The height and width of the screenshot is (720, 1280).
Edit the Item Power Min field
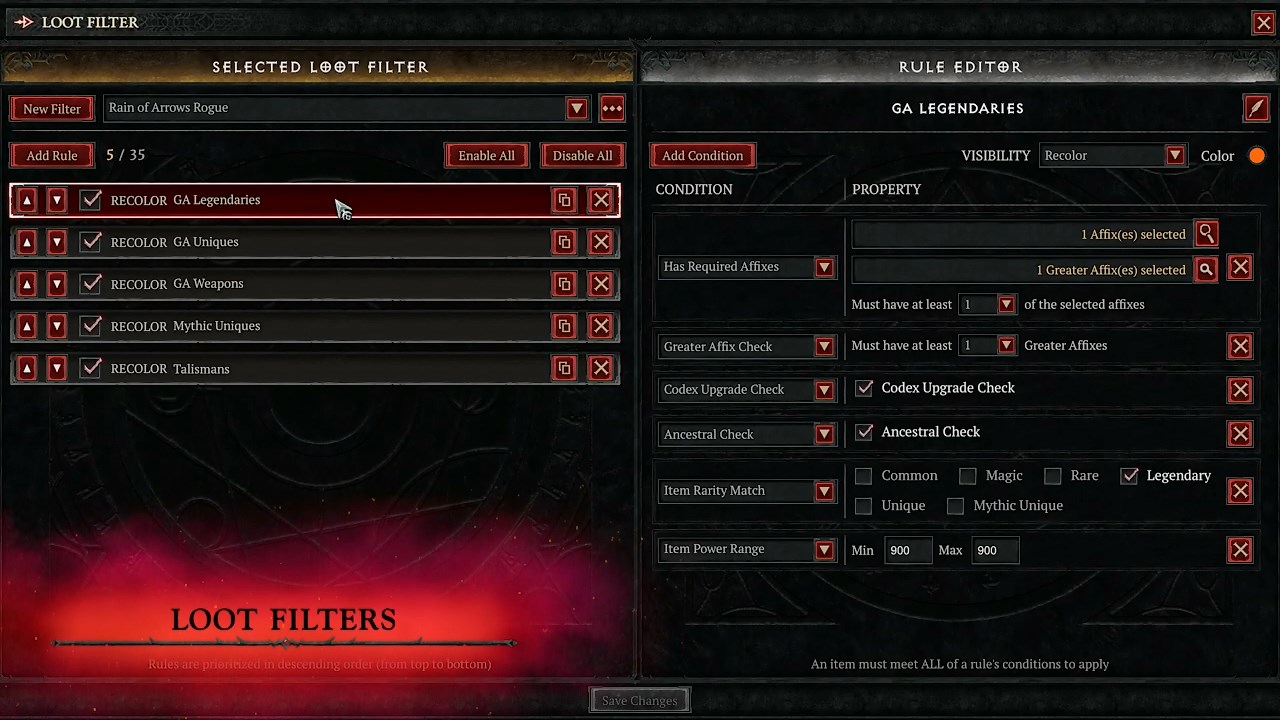[x=907, y=550]
